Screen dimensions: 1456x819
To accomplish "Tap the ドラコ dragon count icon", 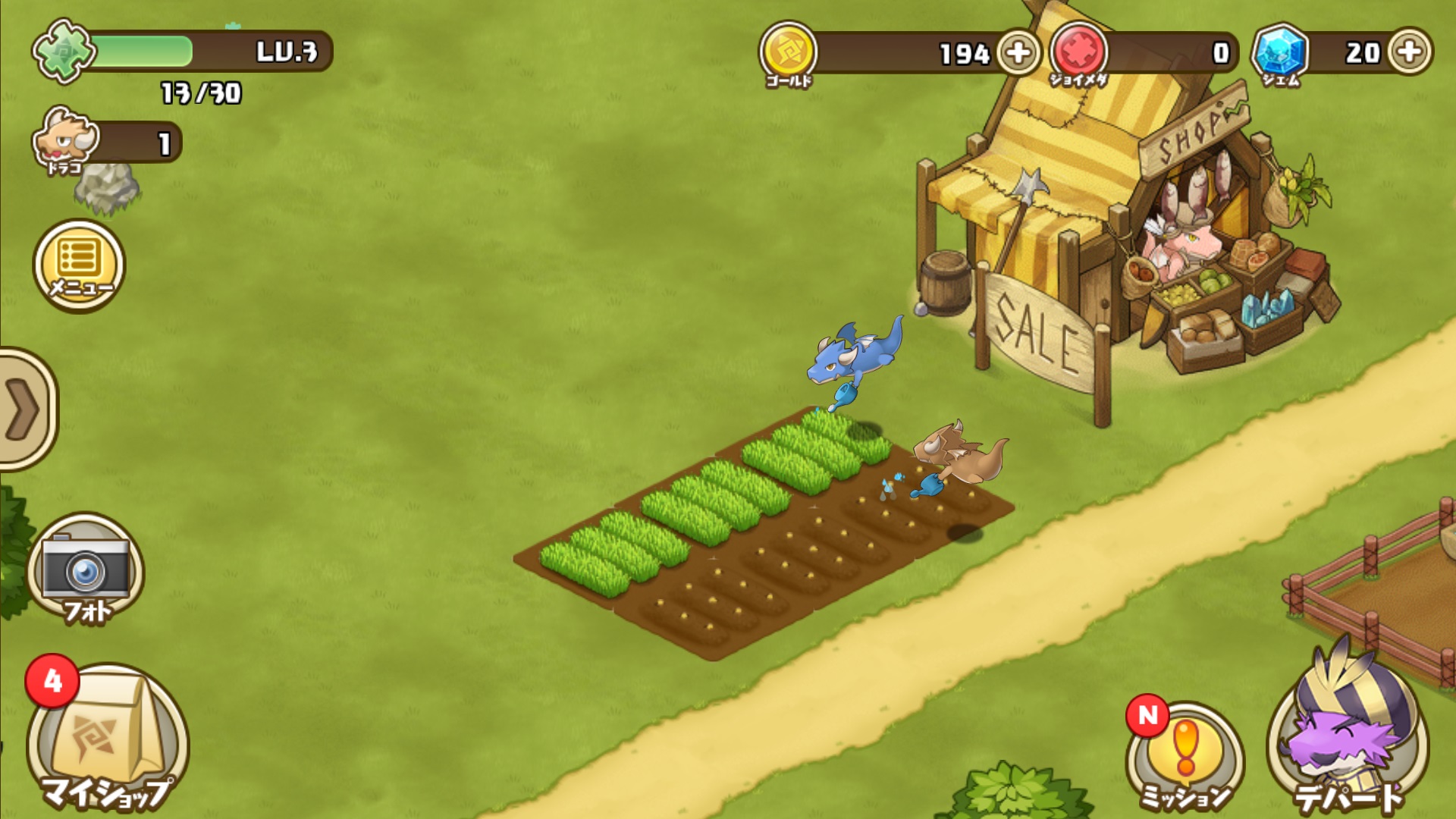I will coord(67,139).
